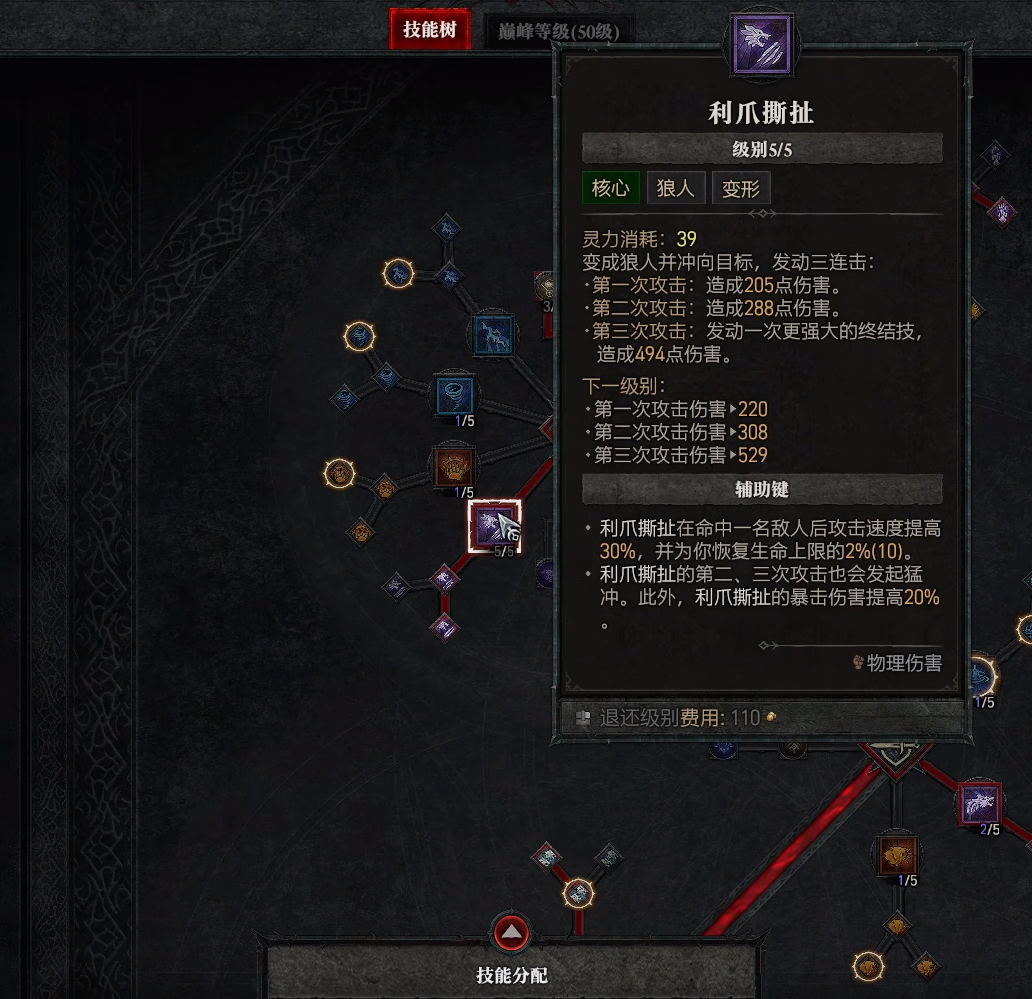Select the 利爪撕扯 skill node at 5/5
Image resolution: width=1032 pixels, height=999 pixels.
[x=494, y=525]
